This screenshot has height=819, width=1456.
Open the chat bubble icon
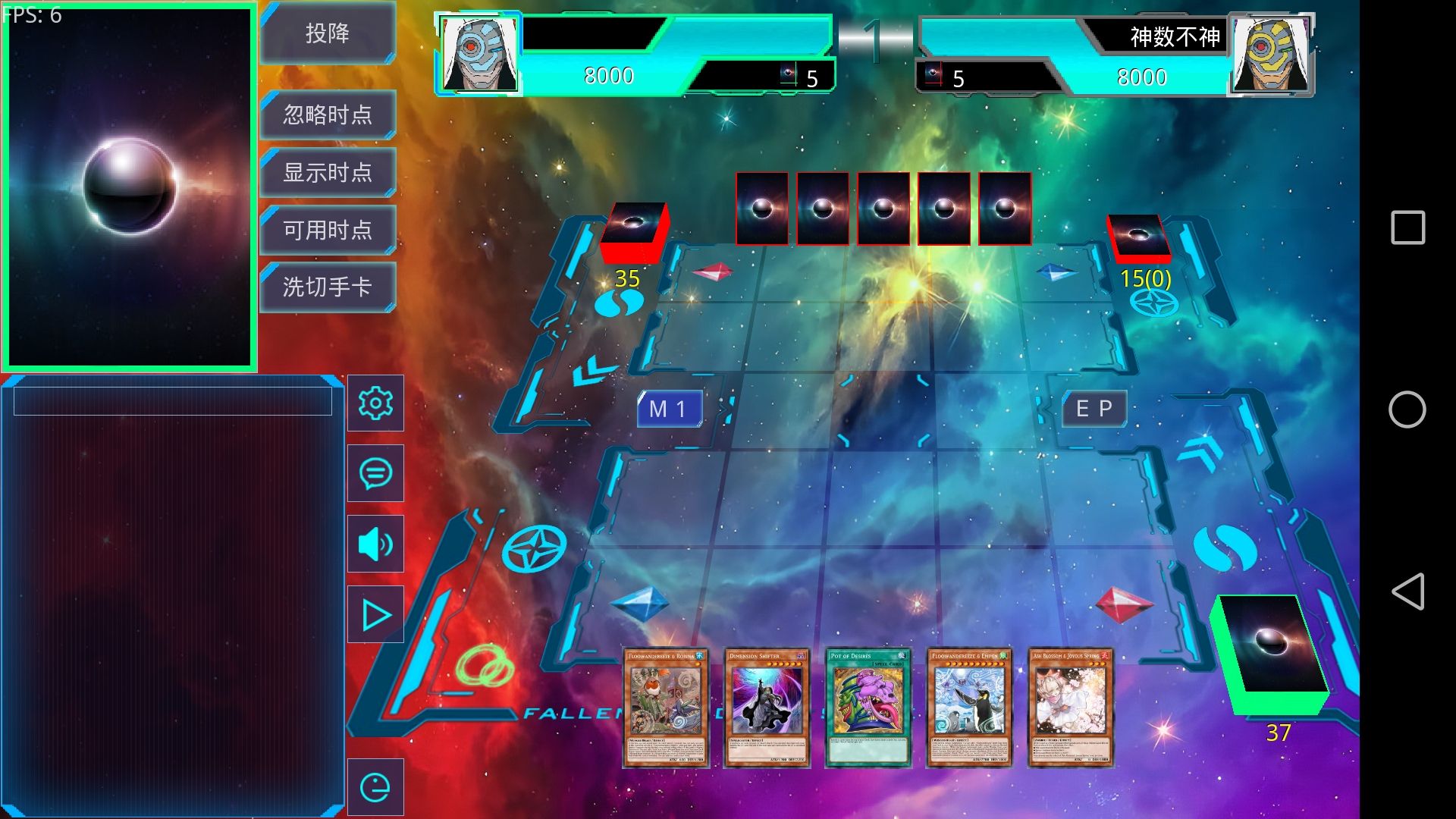[x=375, y=473]
